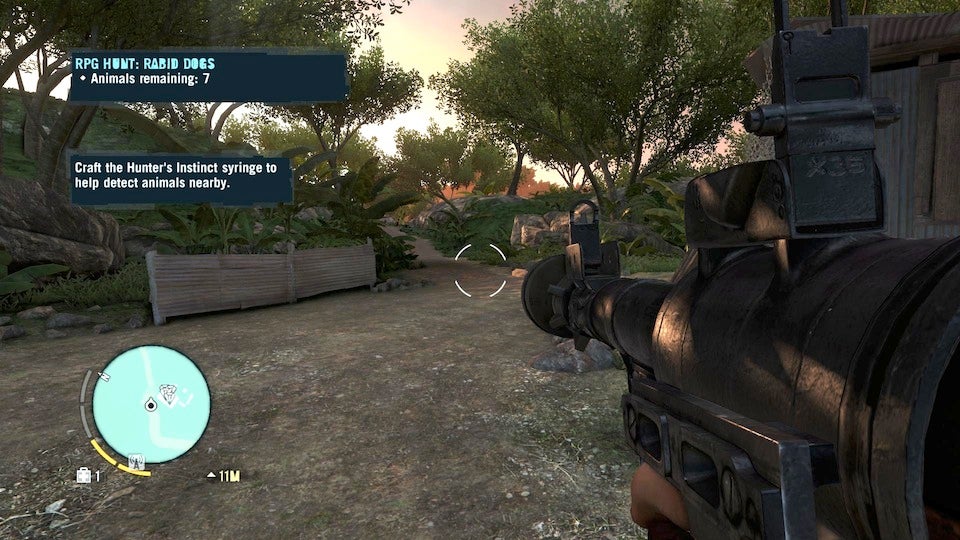Screen dimensions: 960x540
Task: Click the Hunter's Instinct syringe tutorial hint
Action: point(181,177)
